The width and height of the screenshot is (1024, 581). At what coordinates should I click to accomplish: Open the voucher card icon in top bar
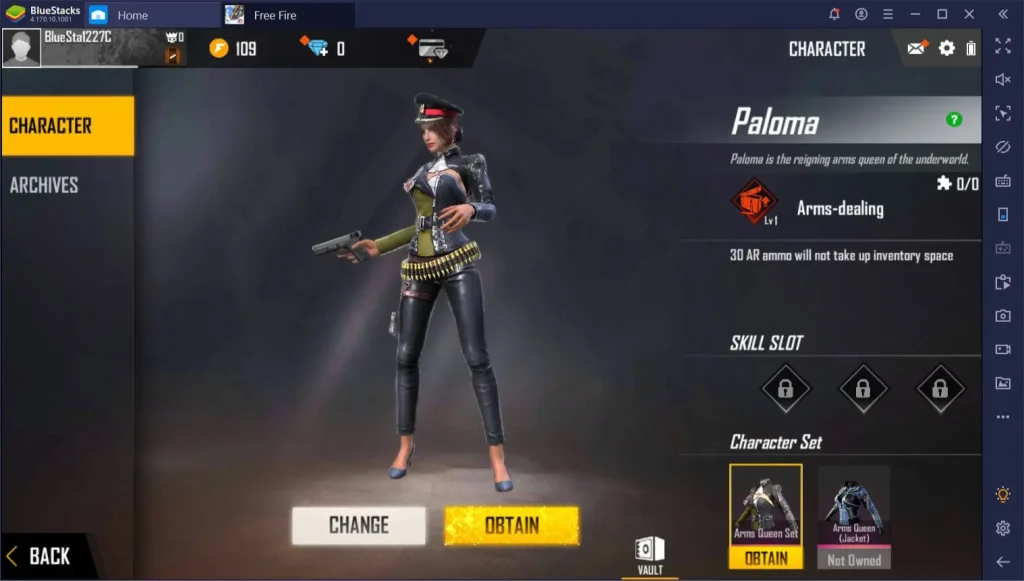tap(430, 48)
